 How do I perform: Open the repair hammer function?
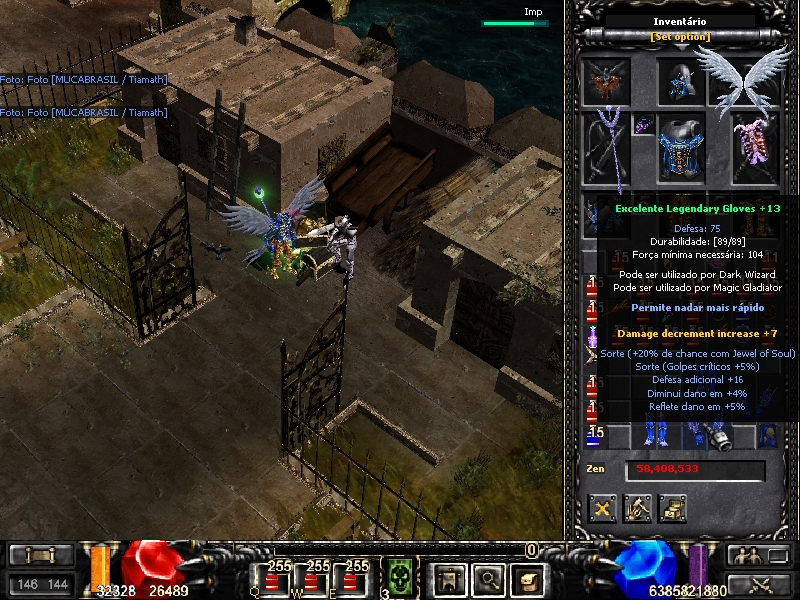637,508
